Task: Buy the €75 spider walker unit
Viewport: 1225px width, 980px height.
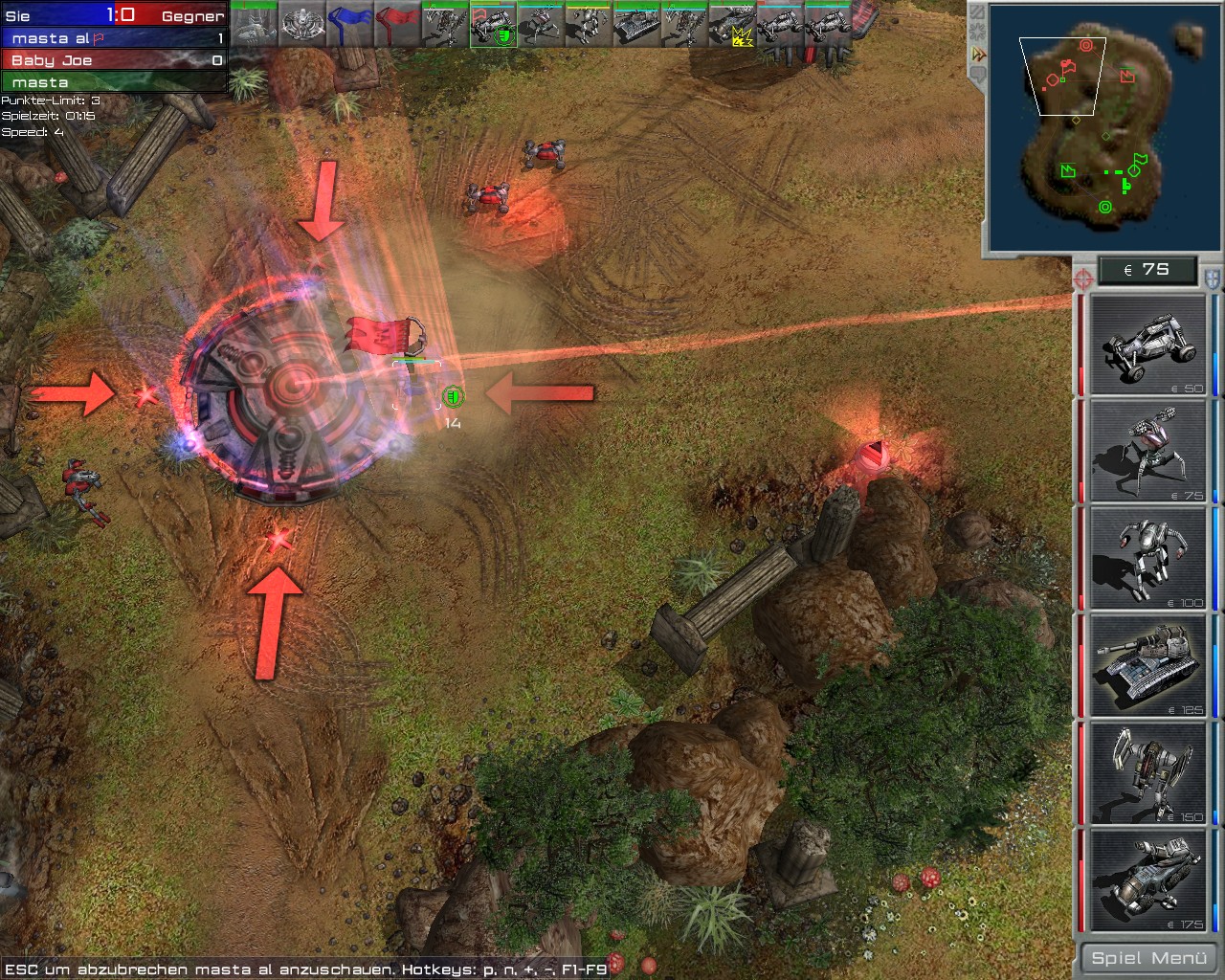Action: (x=1147, y=452)
